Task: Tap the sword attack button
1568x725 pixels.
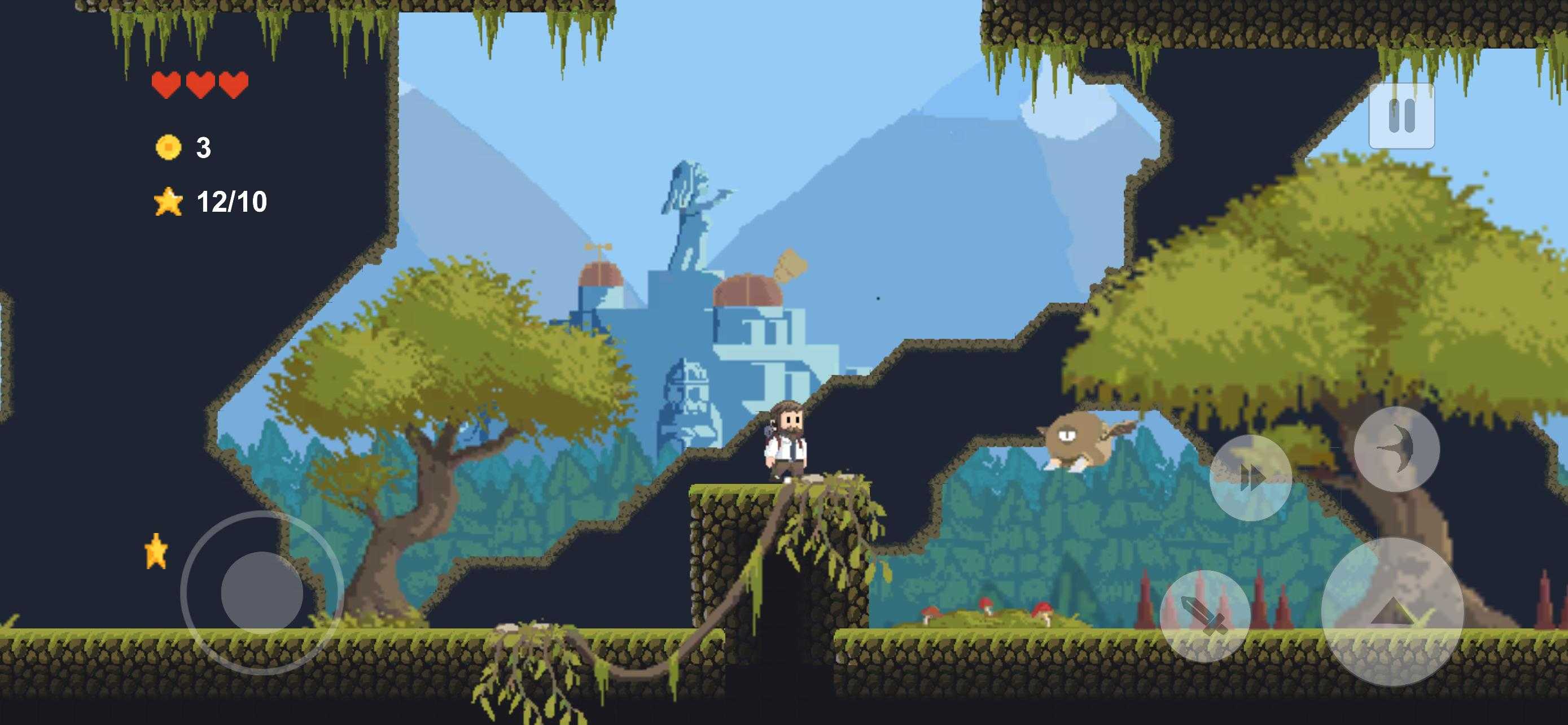Action: (x=1205, y=615)
